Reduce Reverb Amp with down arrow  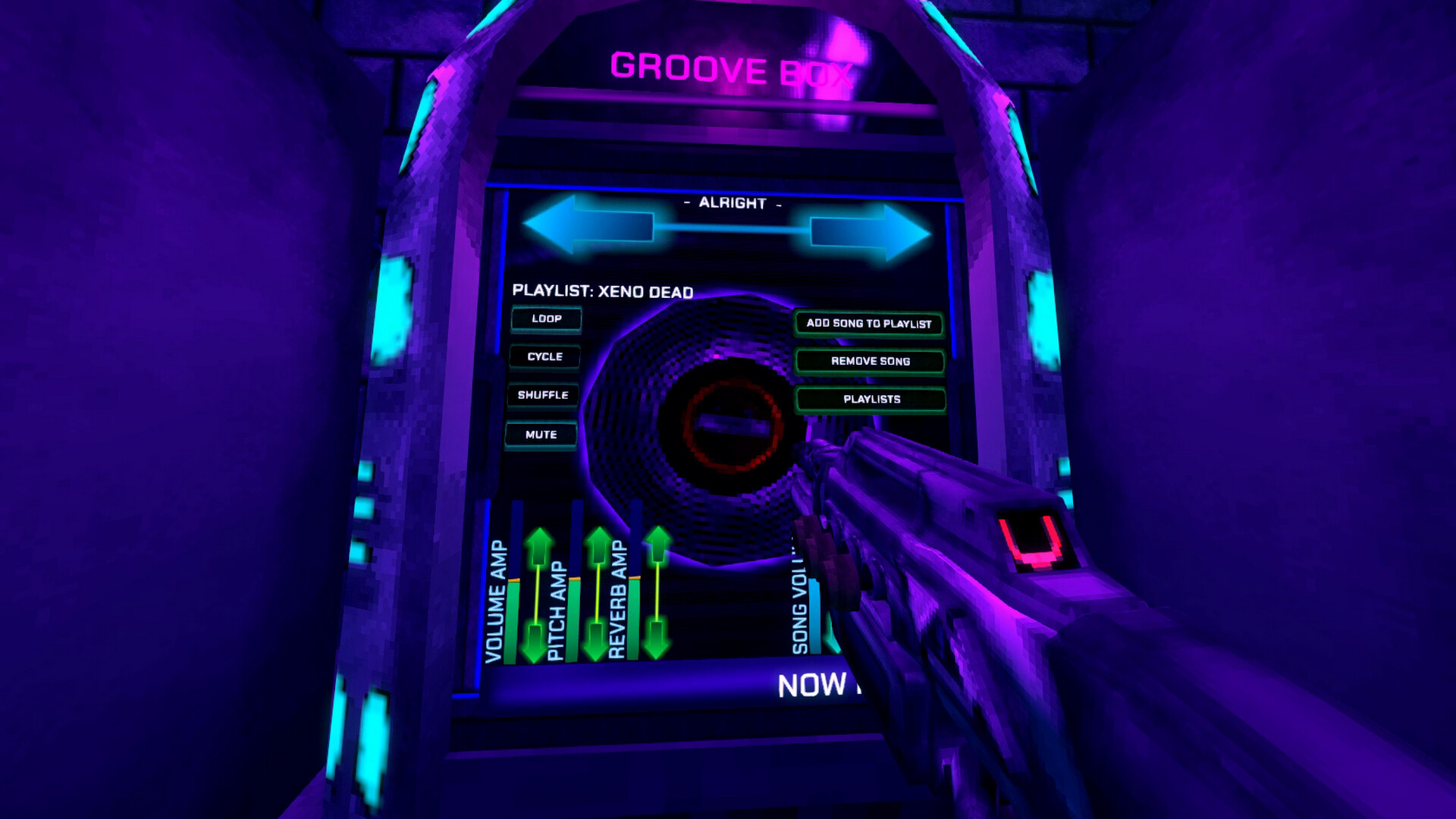click(657, 641)
